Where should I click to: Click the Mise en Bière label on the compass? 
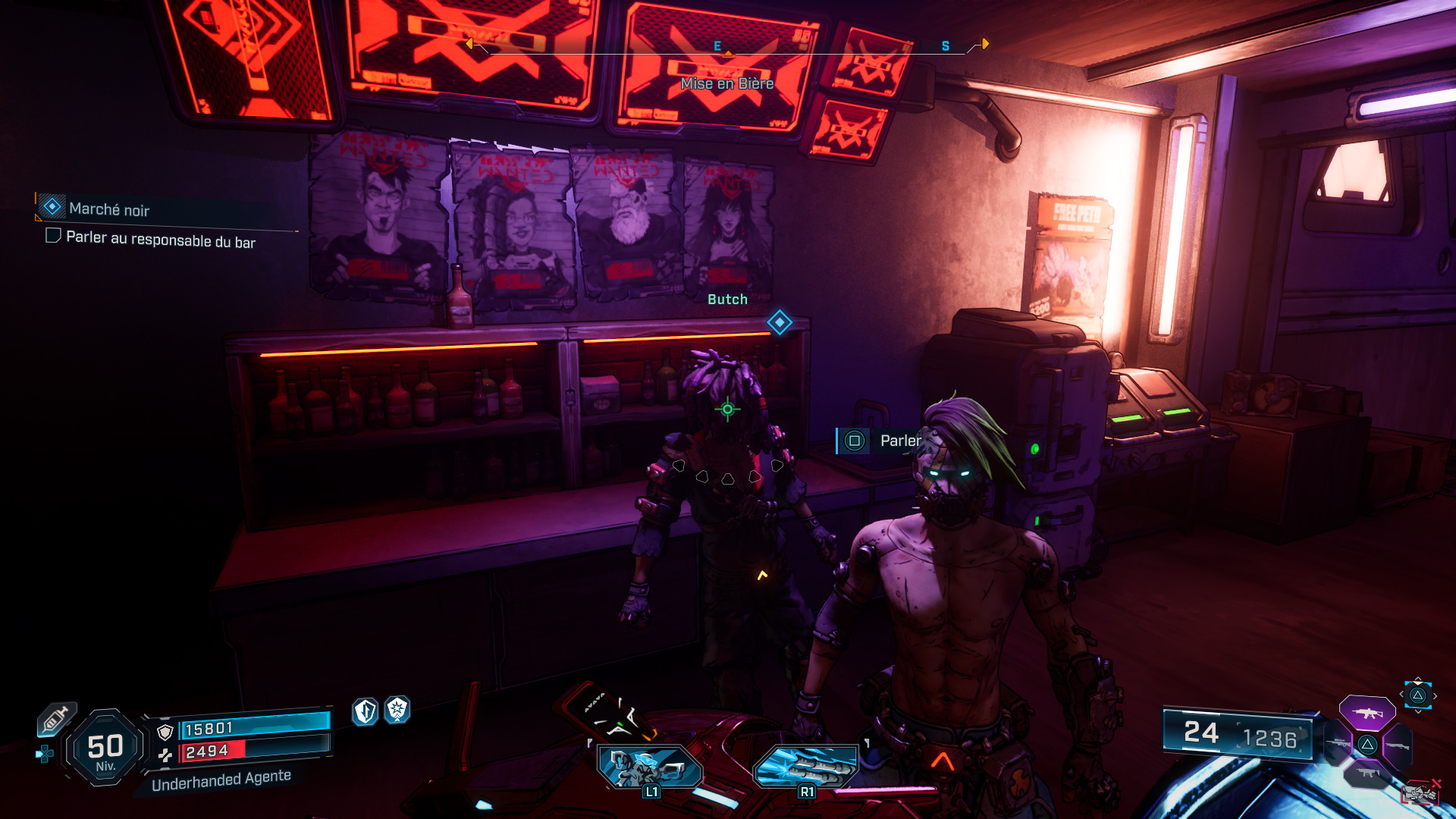(726, 84)
